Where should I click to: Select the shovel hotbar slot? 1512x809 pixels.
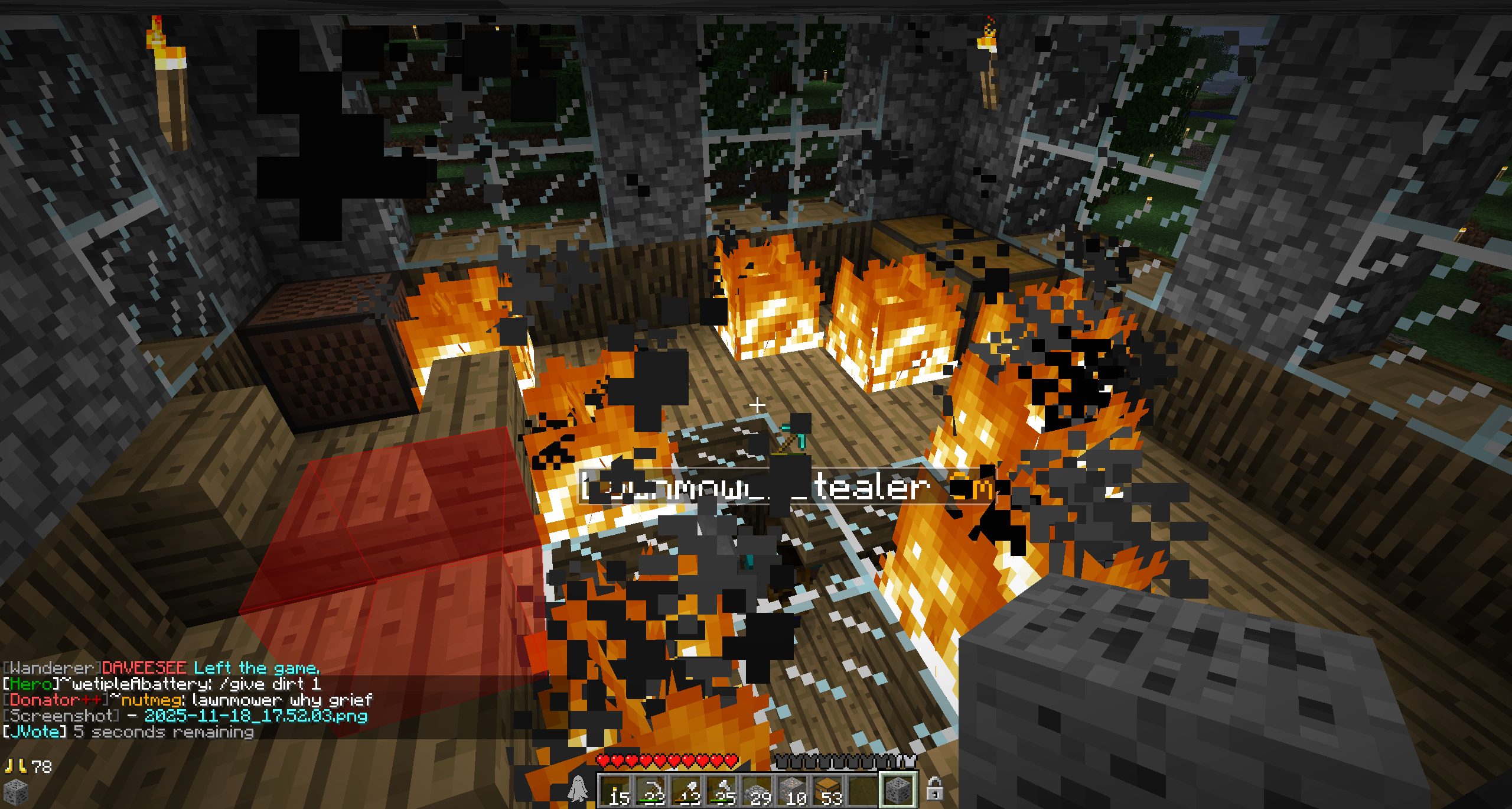[x=686, y=790]
